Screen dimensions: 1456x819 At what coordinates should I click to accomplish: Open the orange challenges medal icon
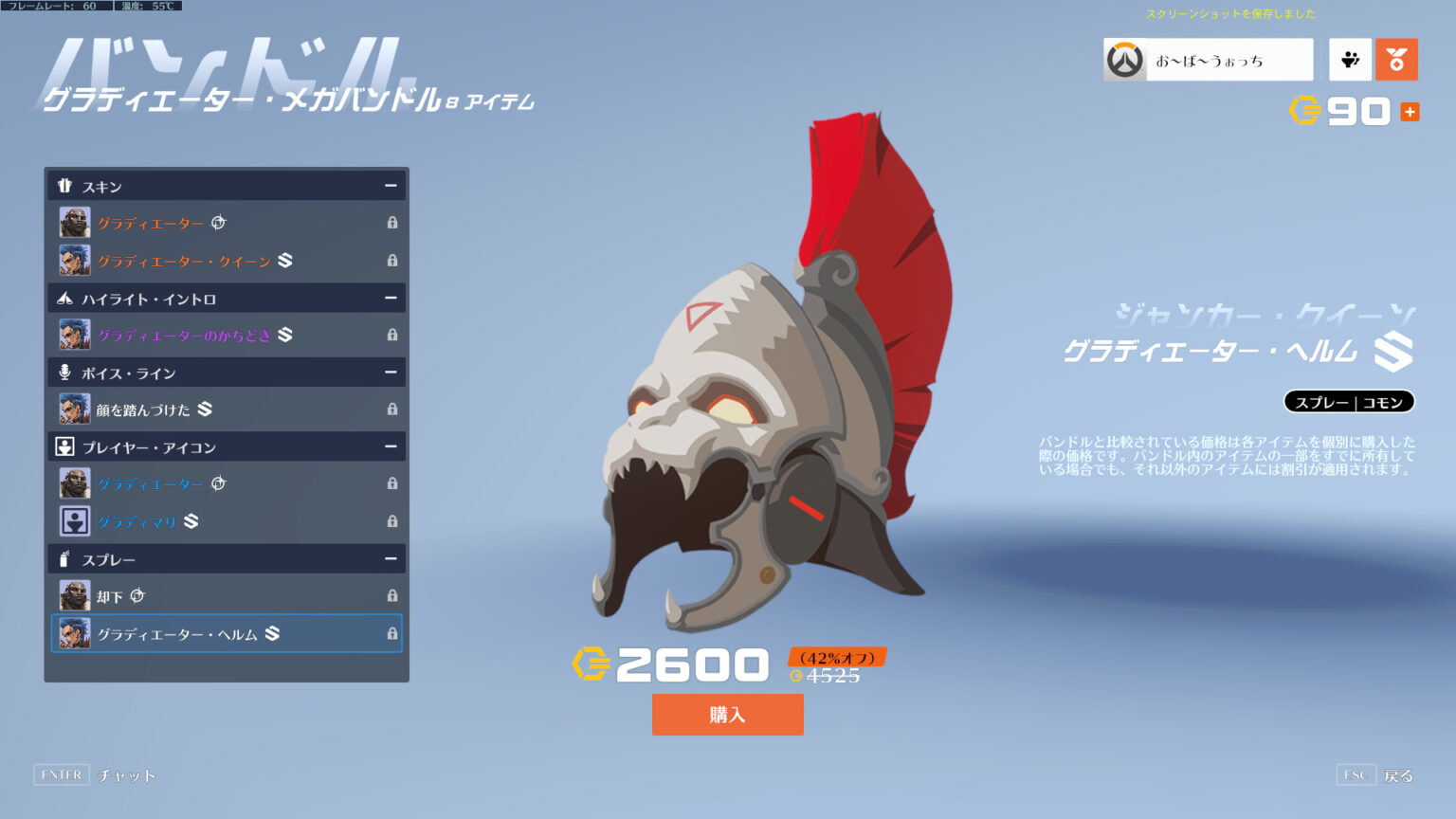pyautogui.click(x=1396, y=59)
